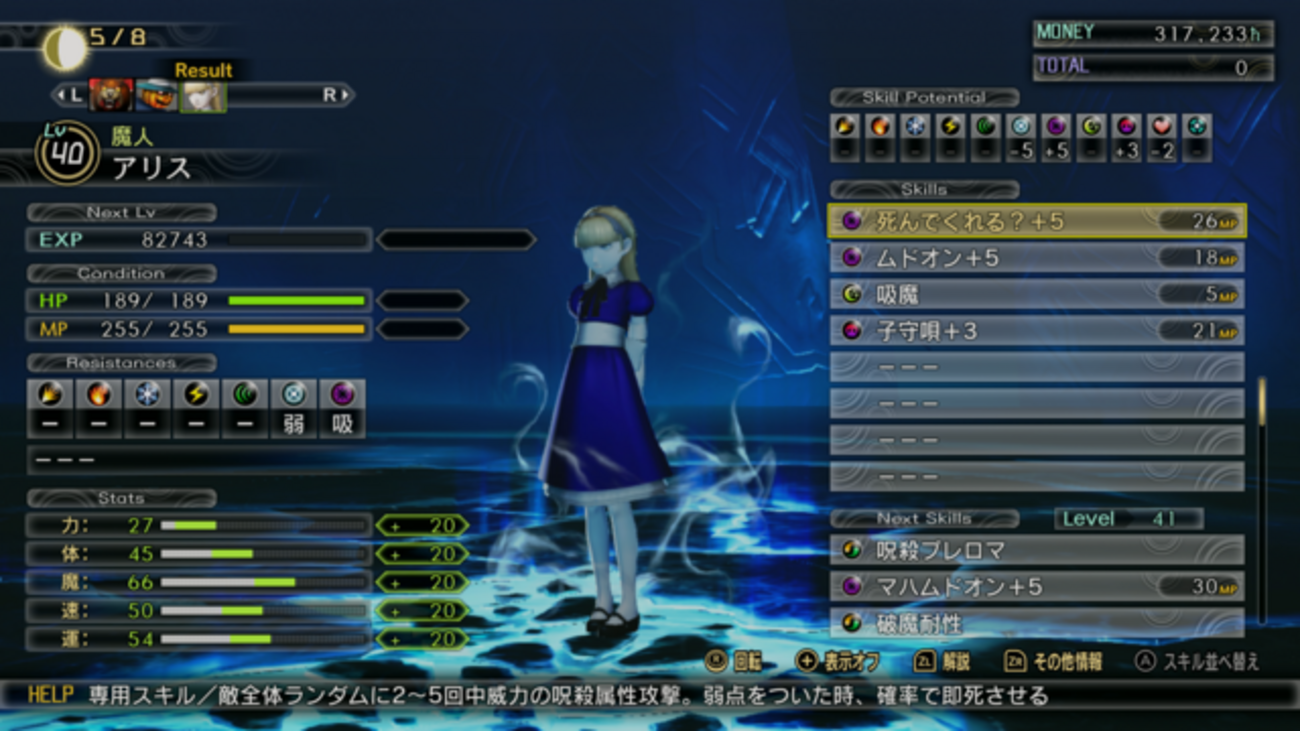Image resolution: width=1300 pixels, height=731 pixels.
Task: Click the L left arrow selector
Action: [x=70, y=96]
